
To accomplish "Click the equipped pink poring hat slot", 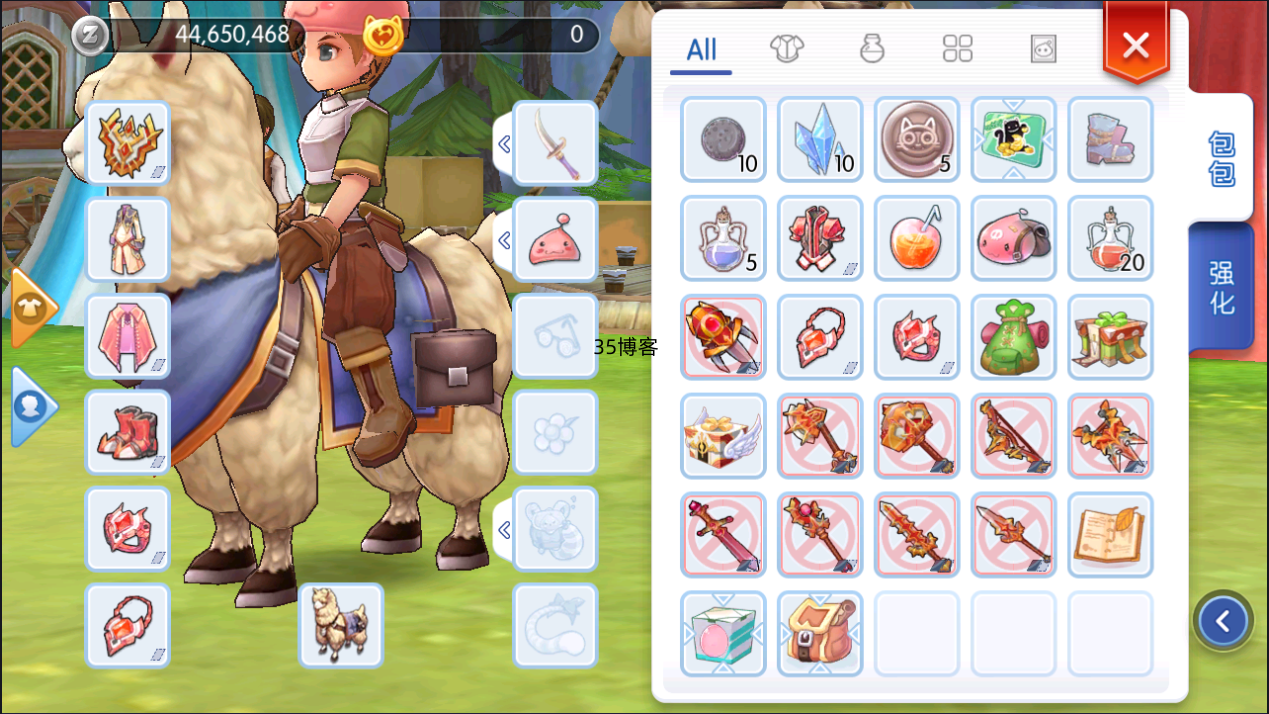I will (555, 240).
